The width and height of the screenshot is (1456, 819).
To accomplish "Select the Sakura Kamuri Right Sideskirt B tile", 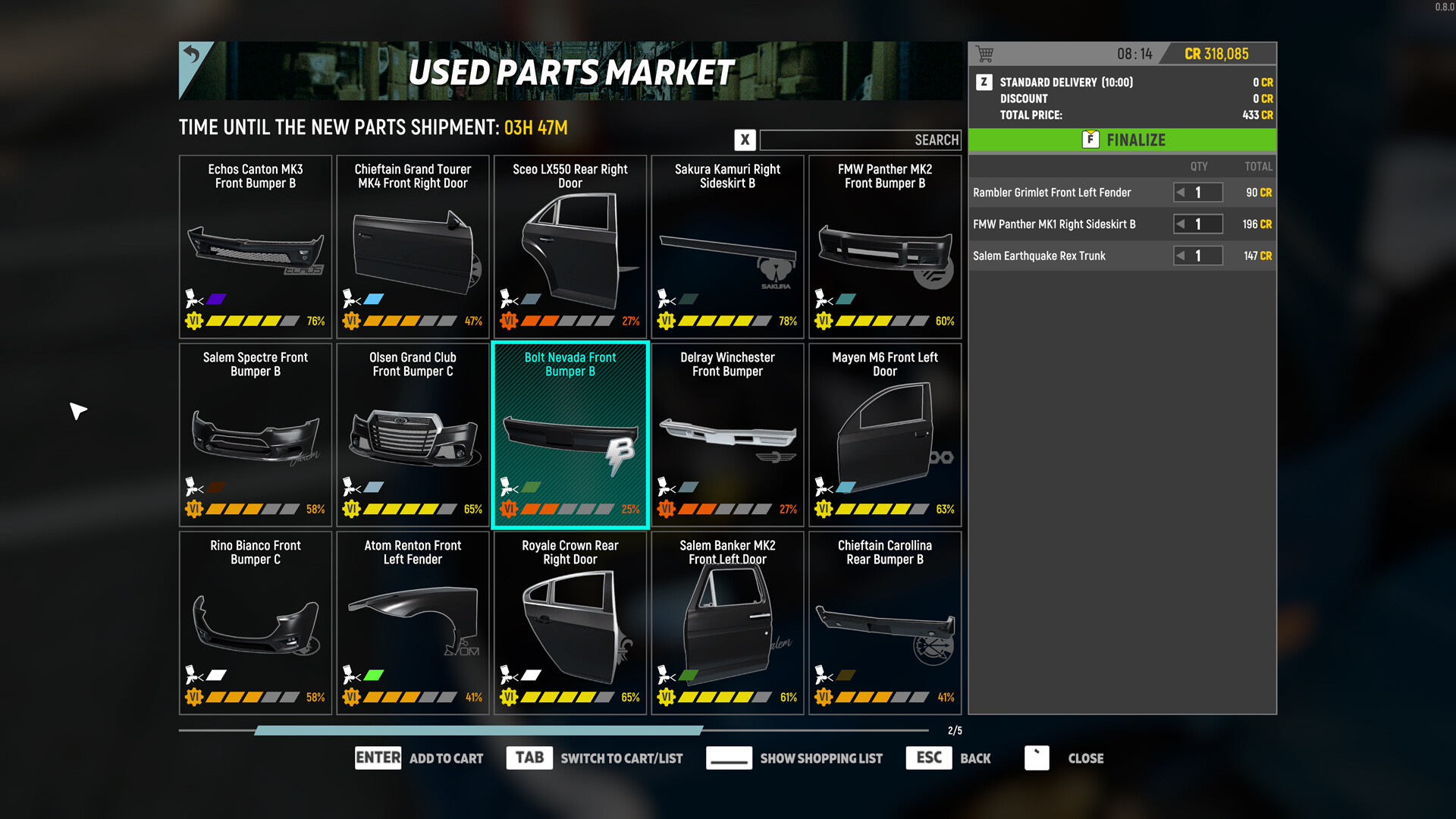I will click(727, 246).
